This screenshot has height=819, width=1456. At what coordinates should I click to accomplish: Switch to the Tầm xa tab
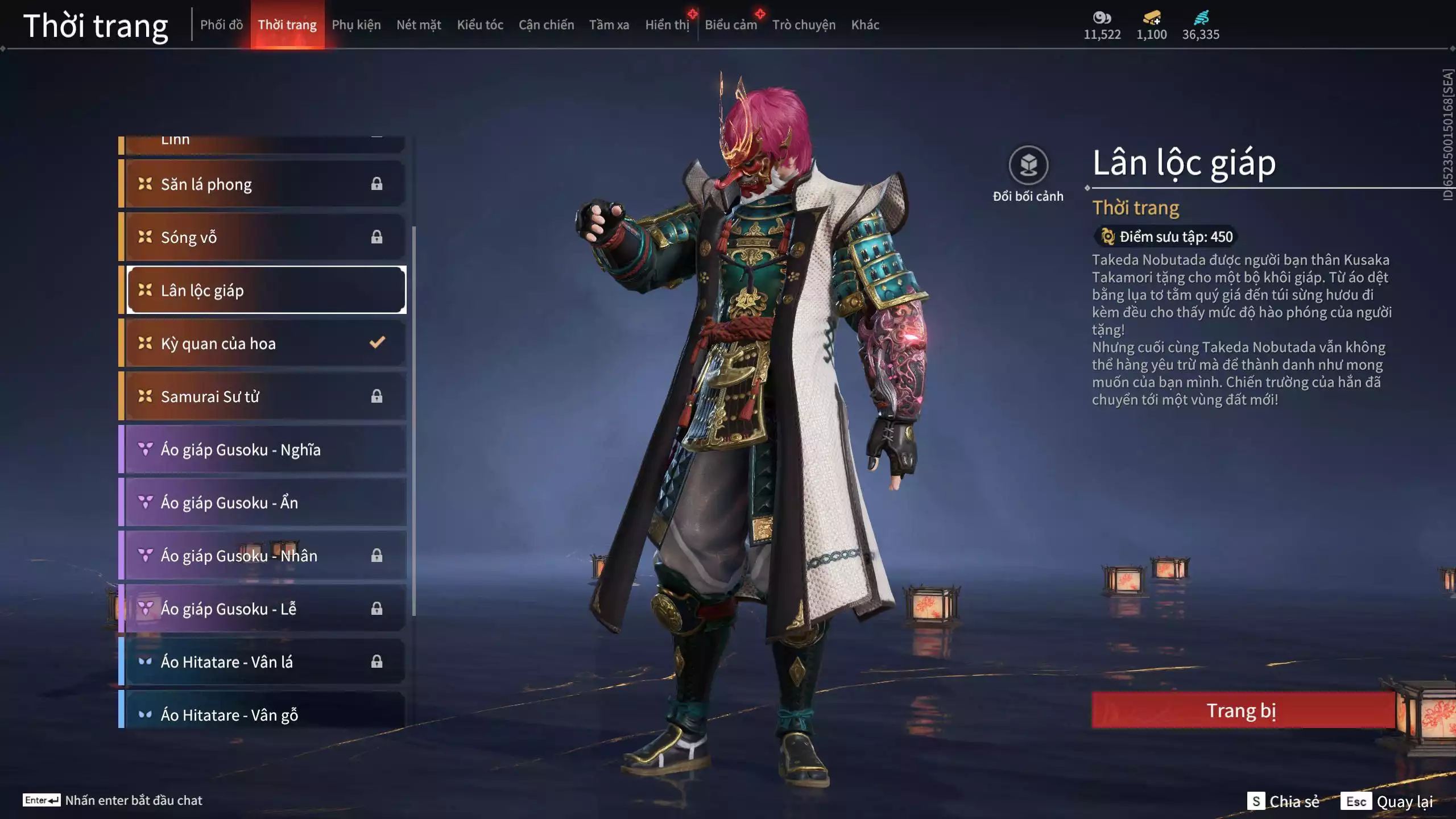pos(609,25)
